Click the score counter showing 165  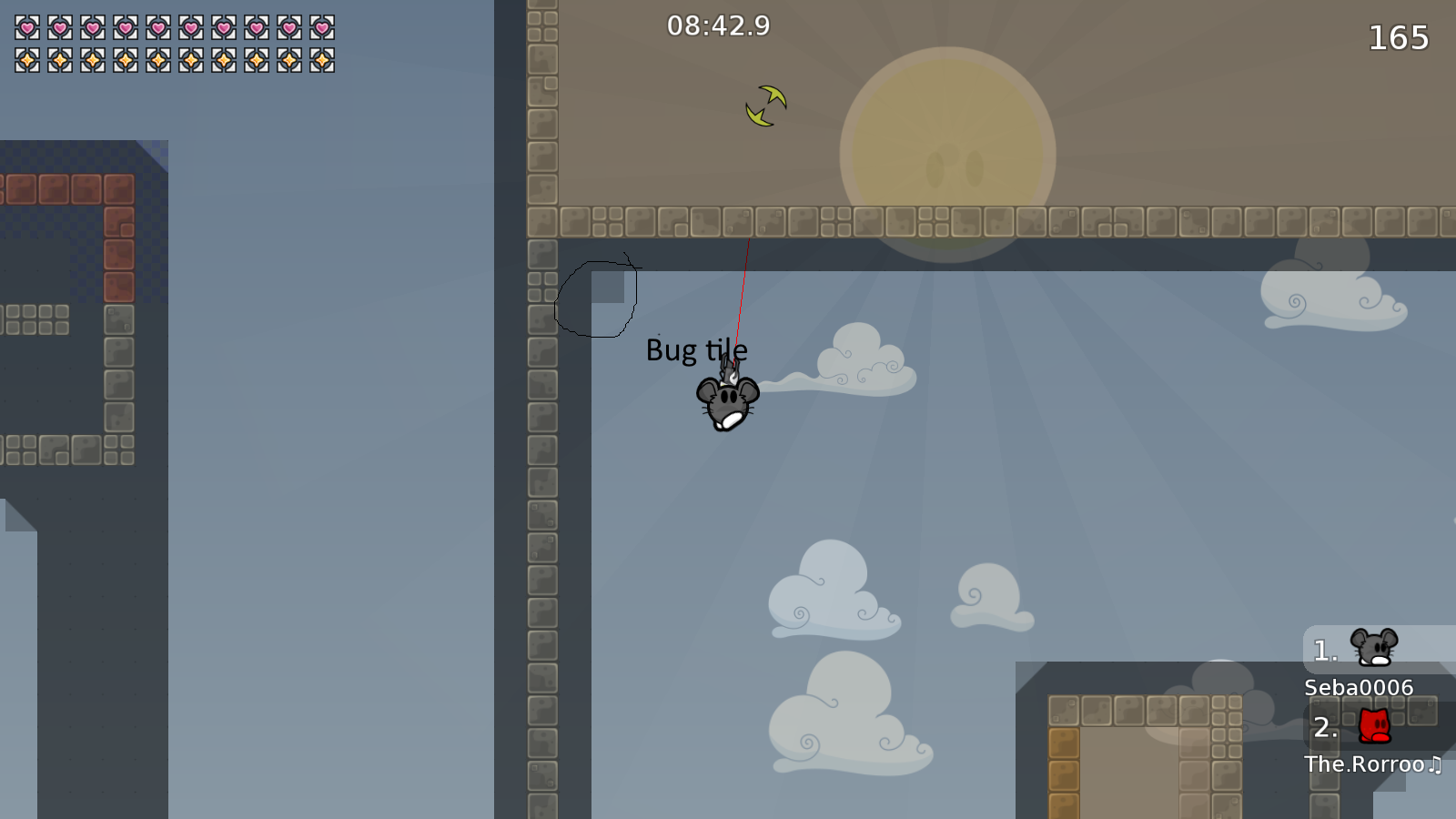click(1397, 38)
